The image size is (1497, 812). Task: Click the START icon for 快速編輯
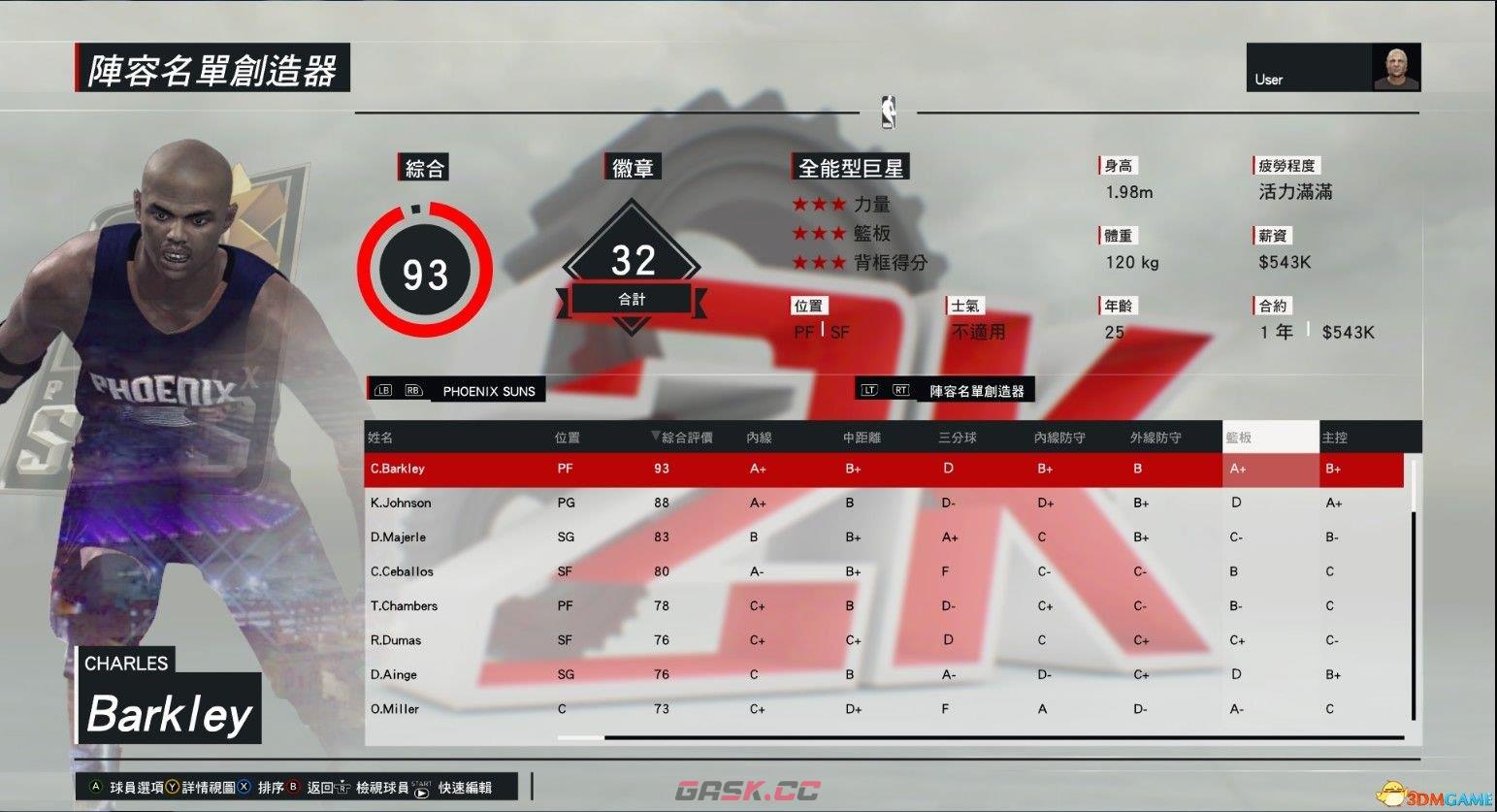pos(421,789)
